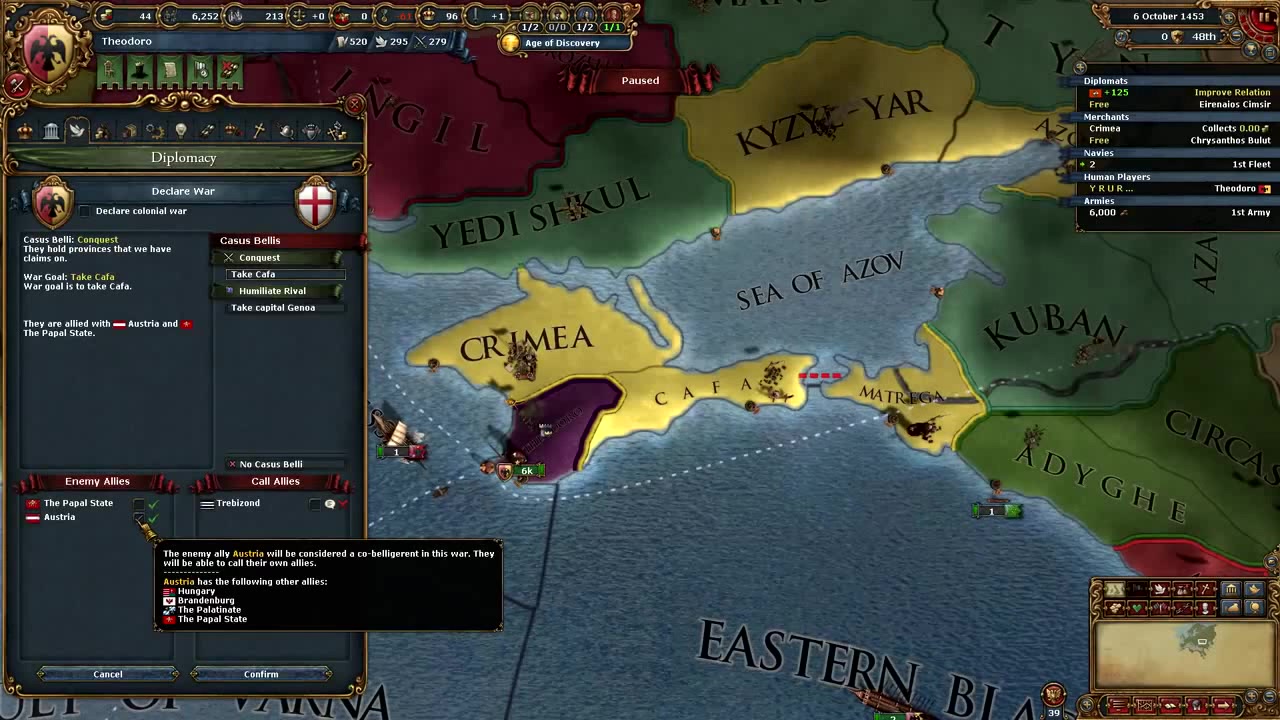Cancel the Declare War screen
1280x720 pixels.
pos(107,673)
